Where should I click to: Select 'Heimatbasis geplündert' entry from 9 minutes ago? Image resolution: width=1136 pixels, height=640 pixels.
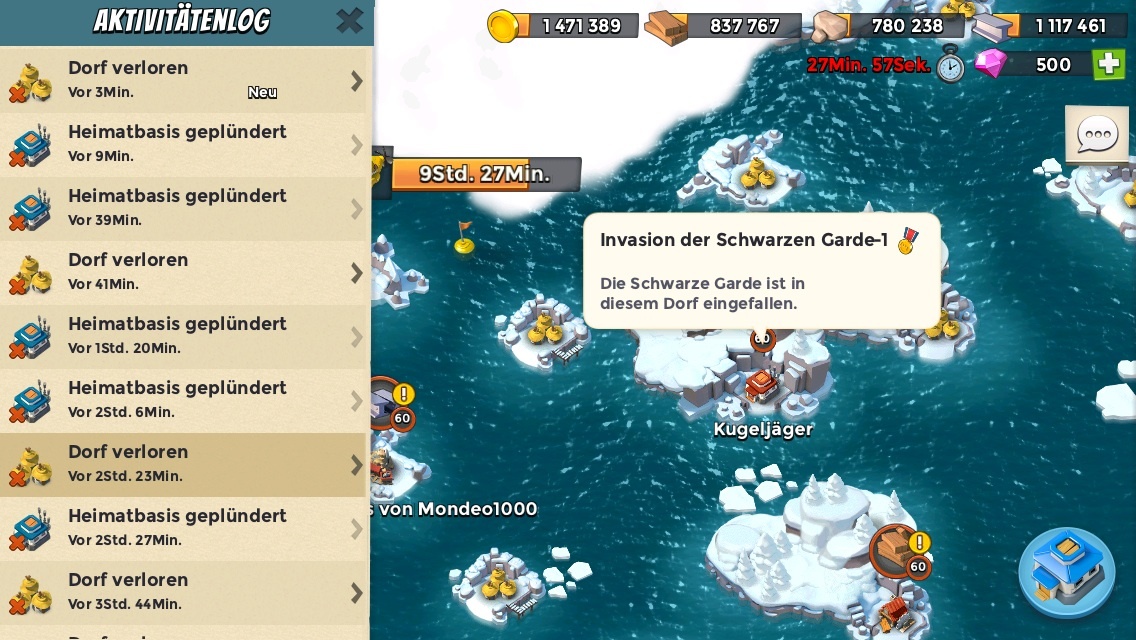[x=185, y=144]
